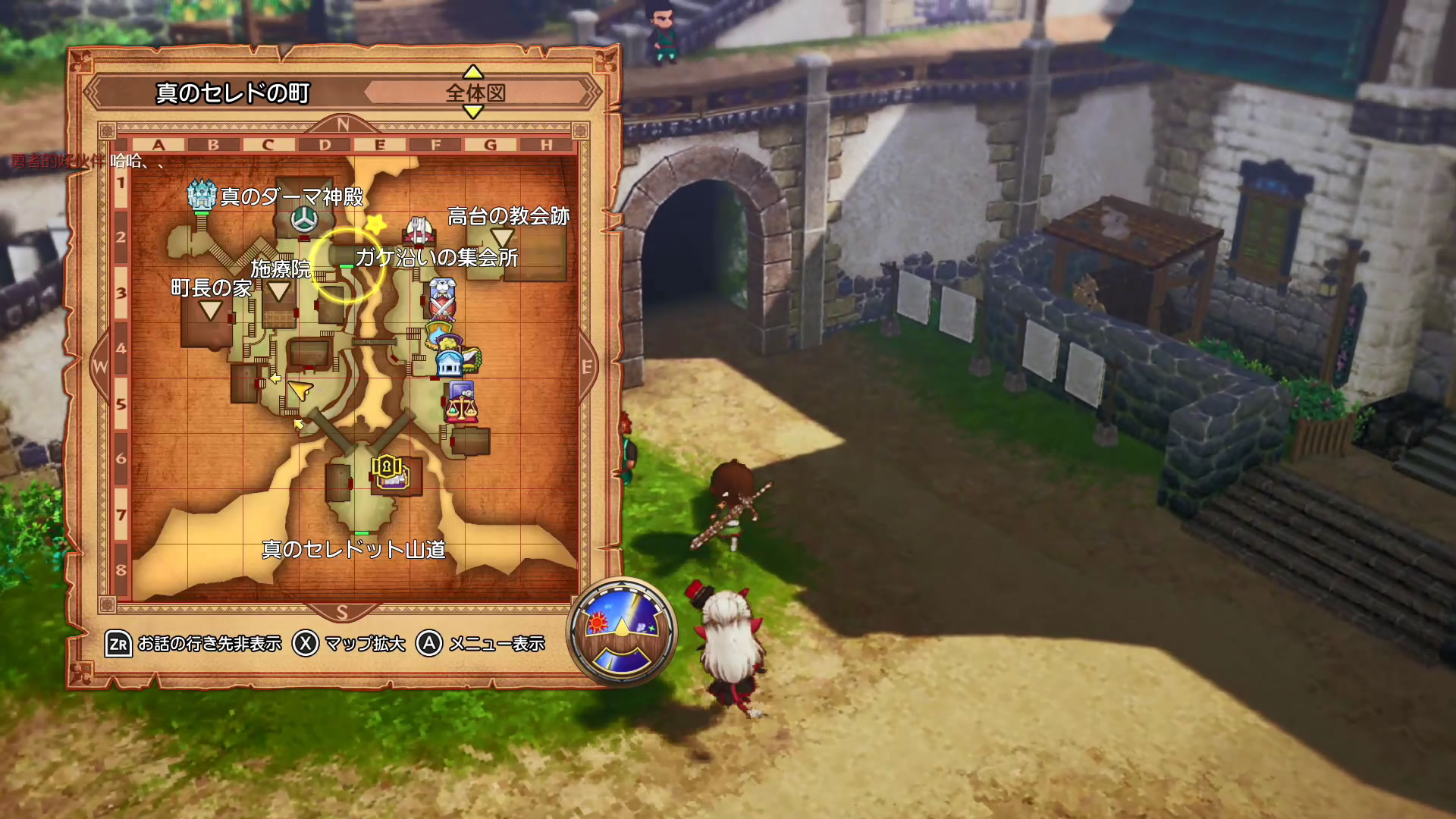Click the day-night clock dial
This screenshot has height=819, width=1456.
[x=622, y=631]
